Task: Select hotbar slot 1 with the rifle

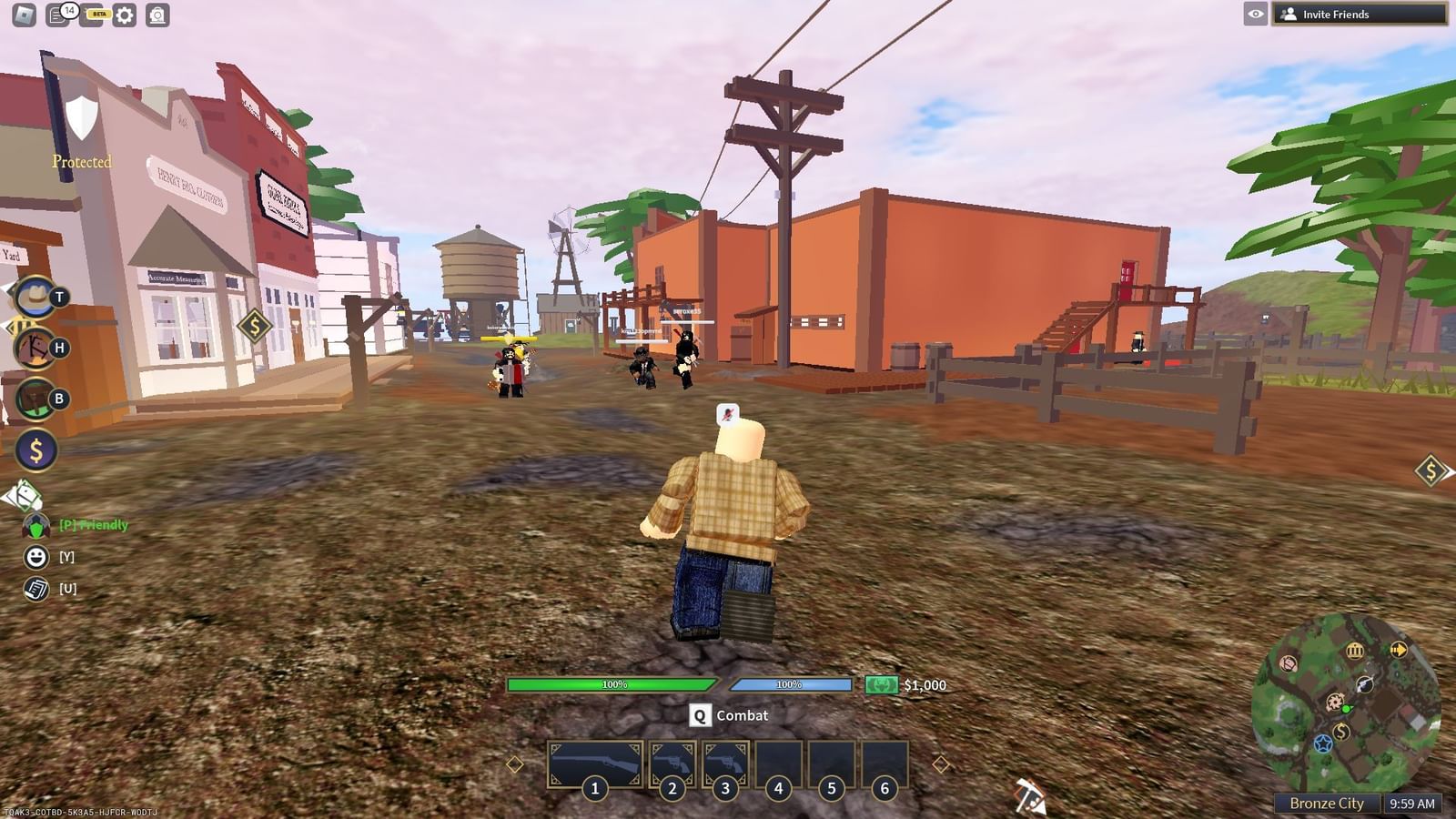Action: (x=594, y=762)
